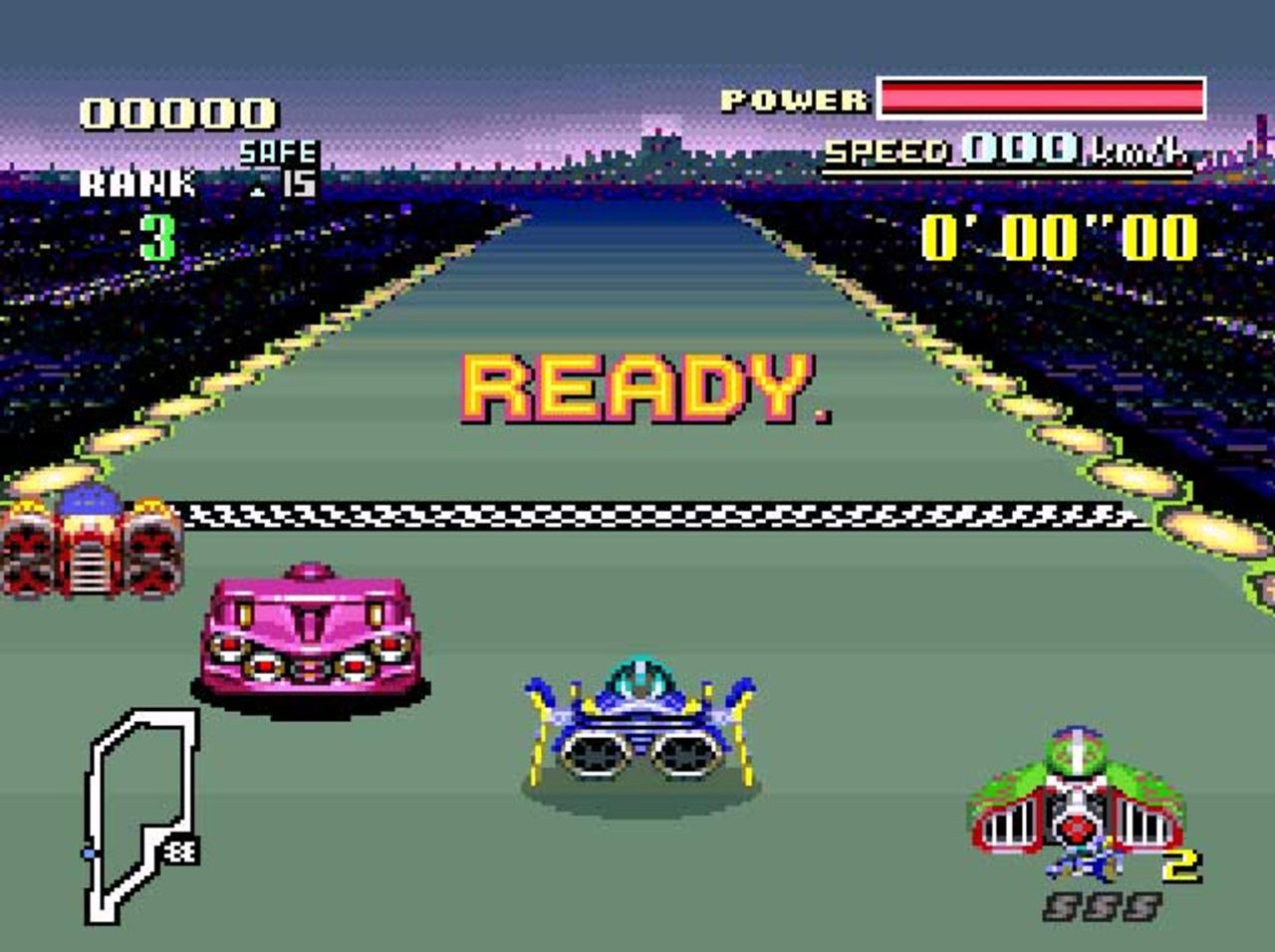
Task: Select the RANK label in the HUD
Action: (x=134, y=182)
